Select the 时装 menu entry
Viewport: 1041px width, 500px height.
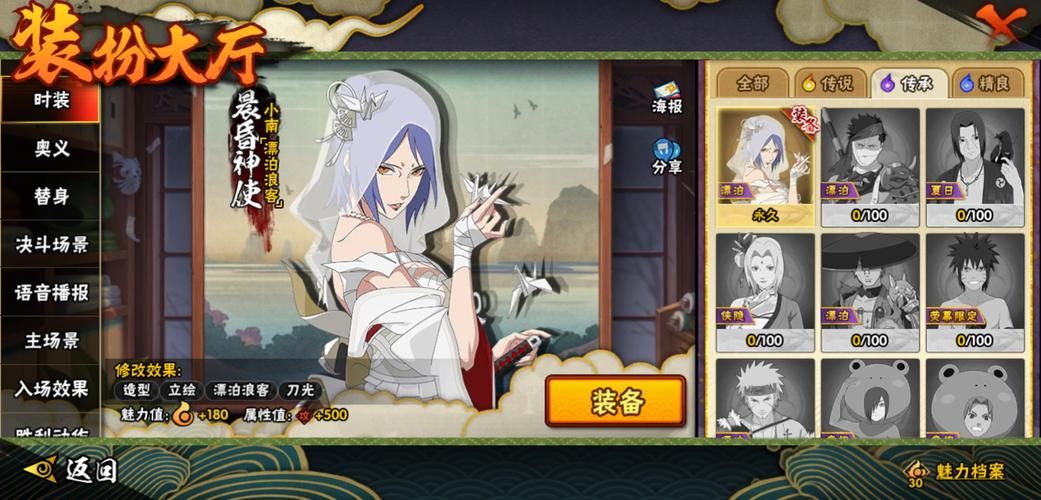pyautogui.click(x=51, y=100)
